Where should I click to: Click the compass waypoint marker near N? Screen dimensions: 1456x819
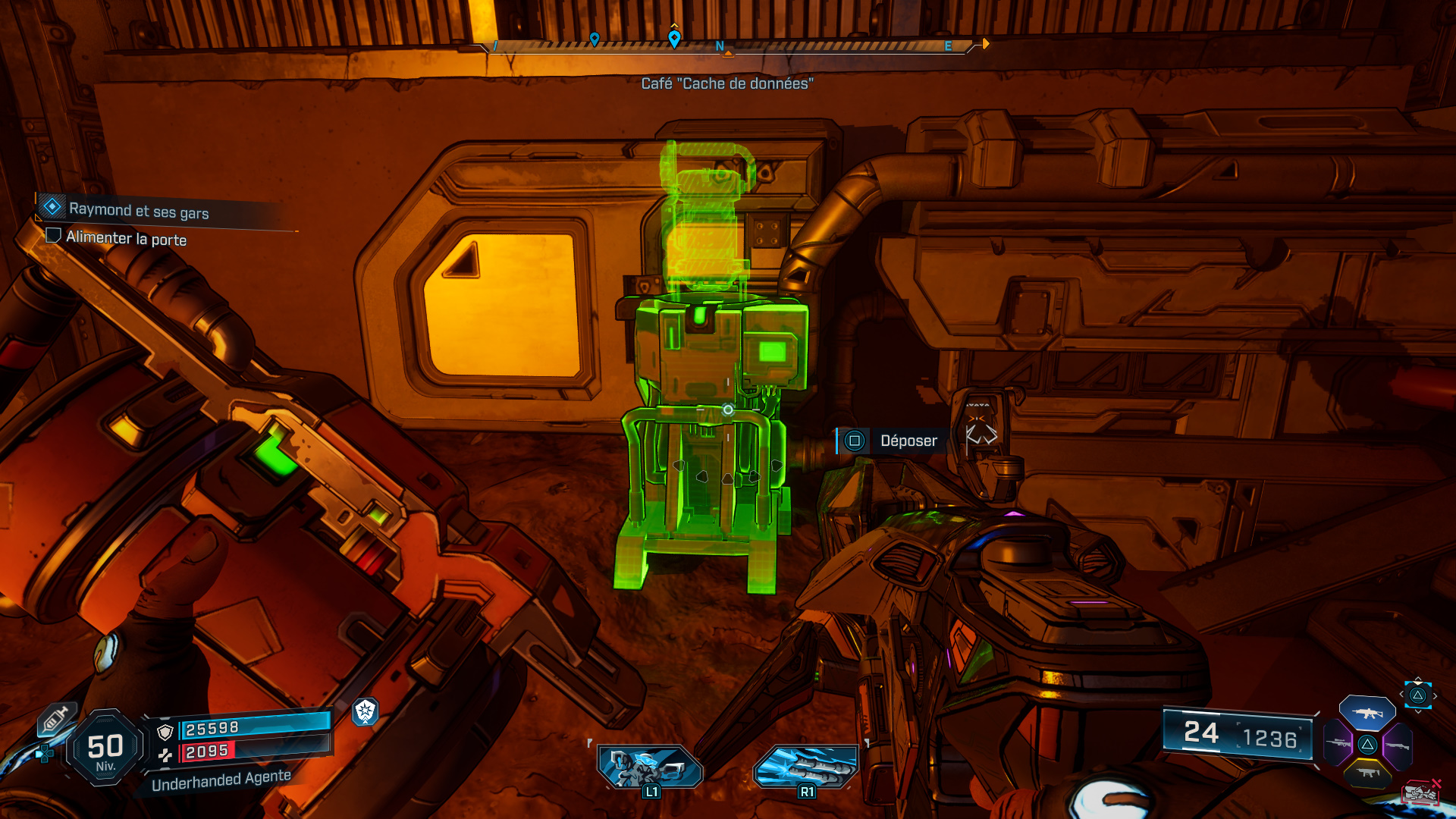pyautogui.click(x=673, y=37)
